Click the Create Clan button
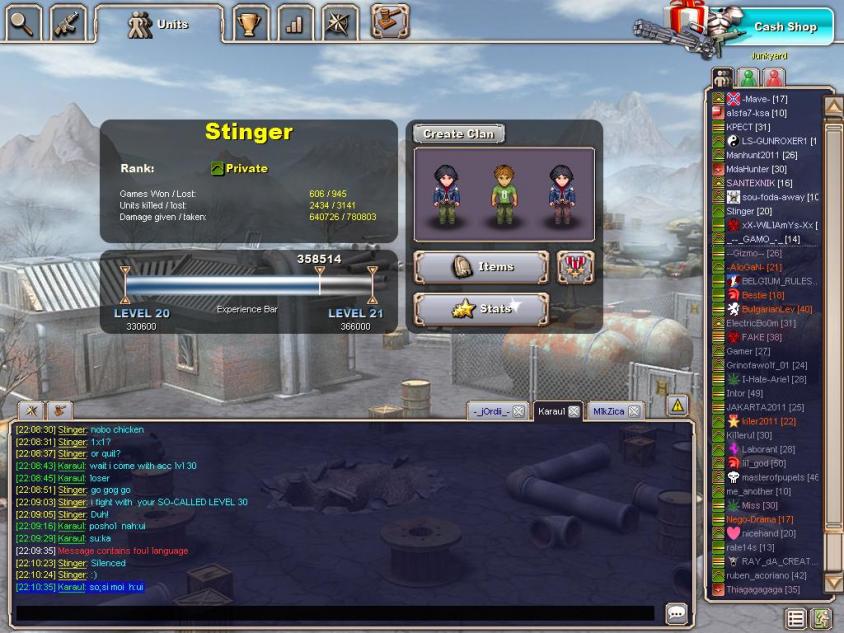The image size is (844, 633). [x=458, y=134]
